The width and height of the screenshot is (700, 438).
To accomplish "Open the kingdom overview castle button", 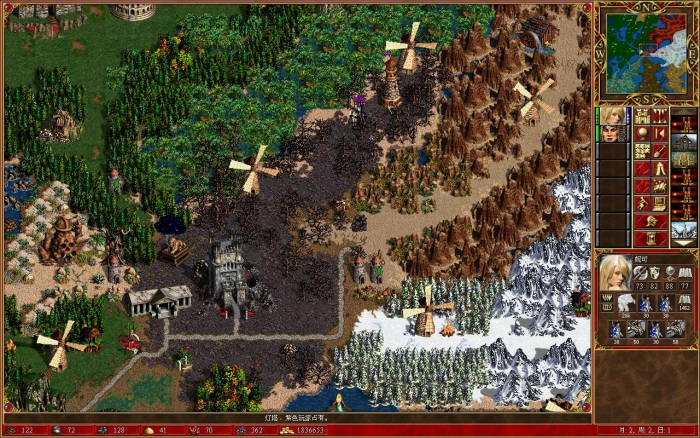I will pyautogui.click(x=641, y=116).
